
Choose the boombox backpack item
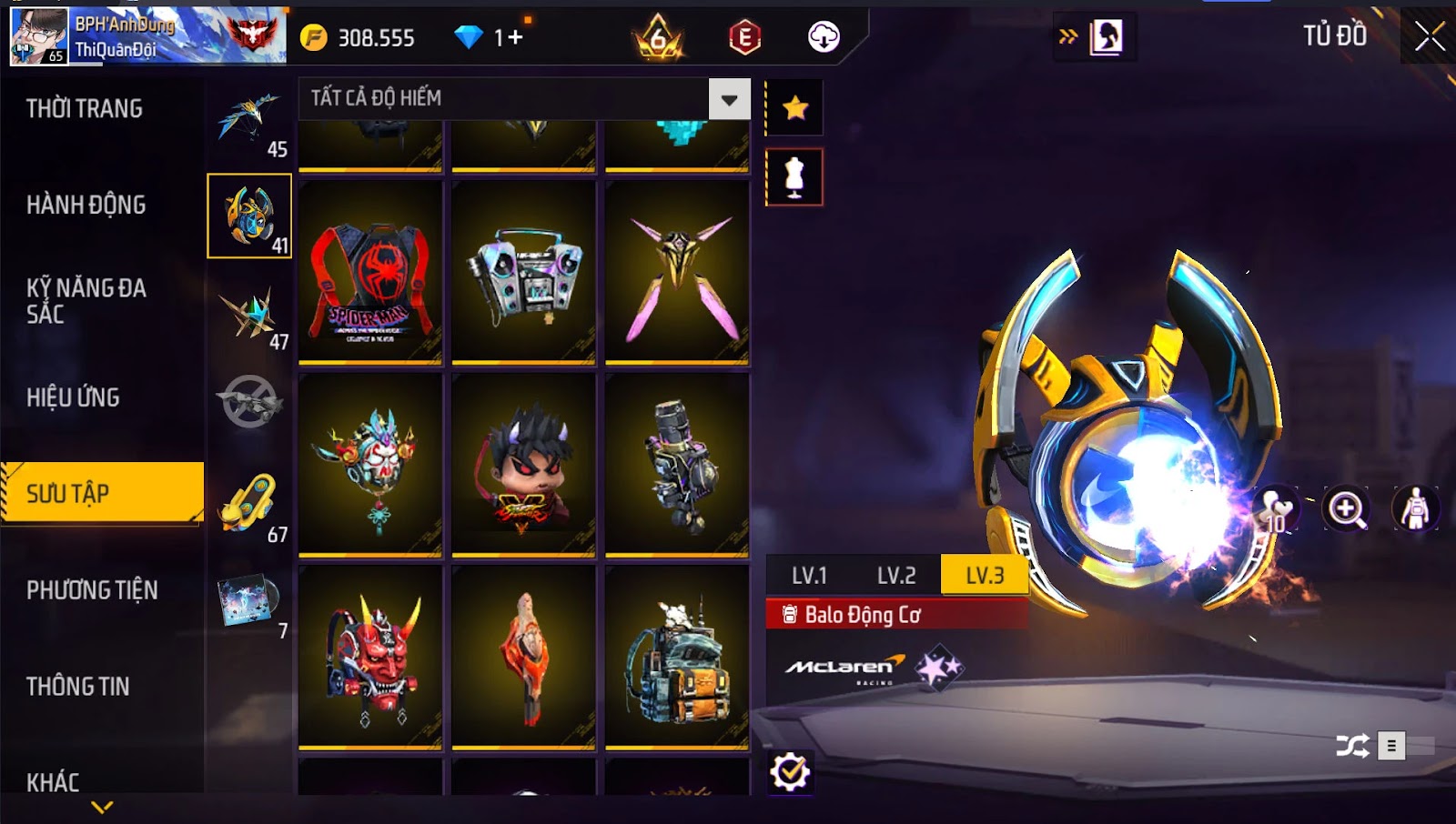point(523,273)
